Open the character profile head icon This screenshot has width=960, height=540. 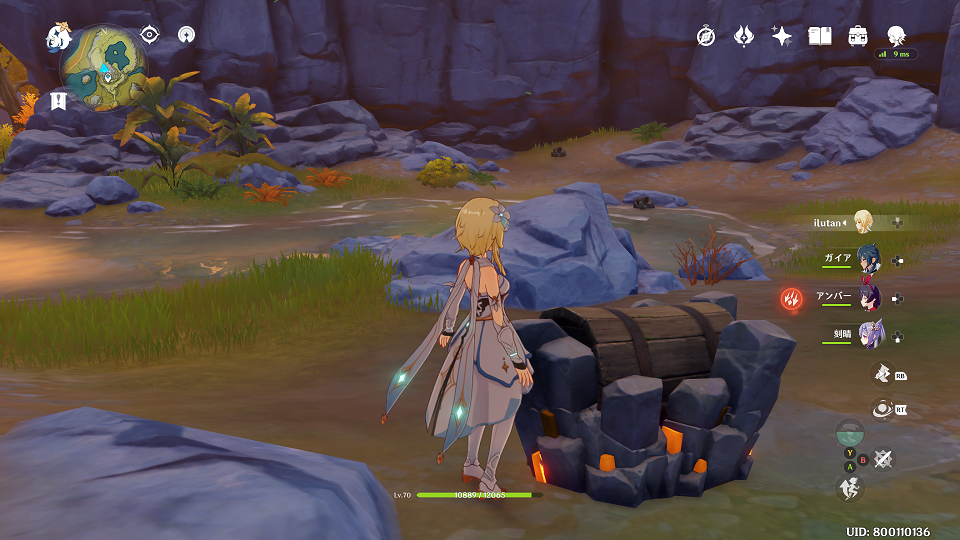point(896,36)
